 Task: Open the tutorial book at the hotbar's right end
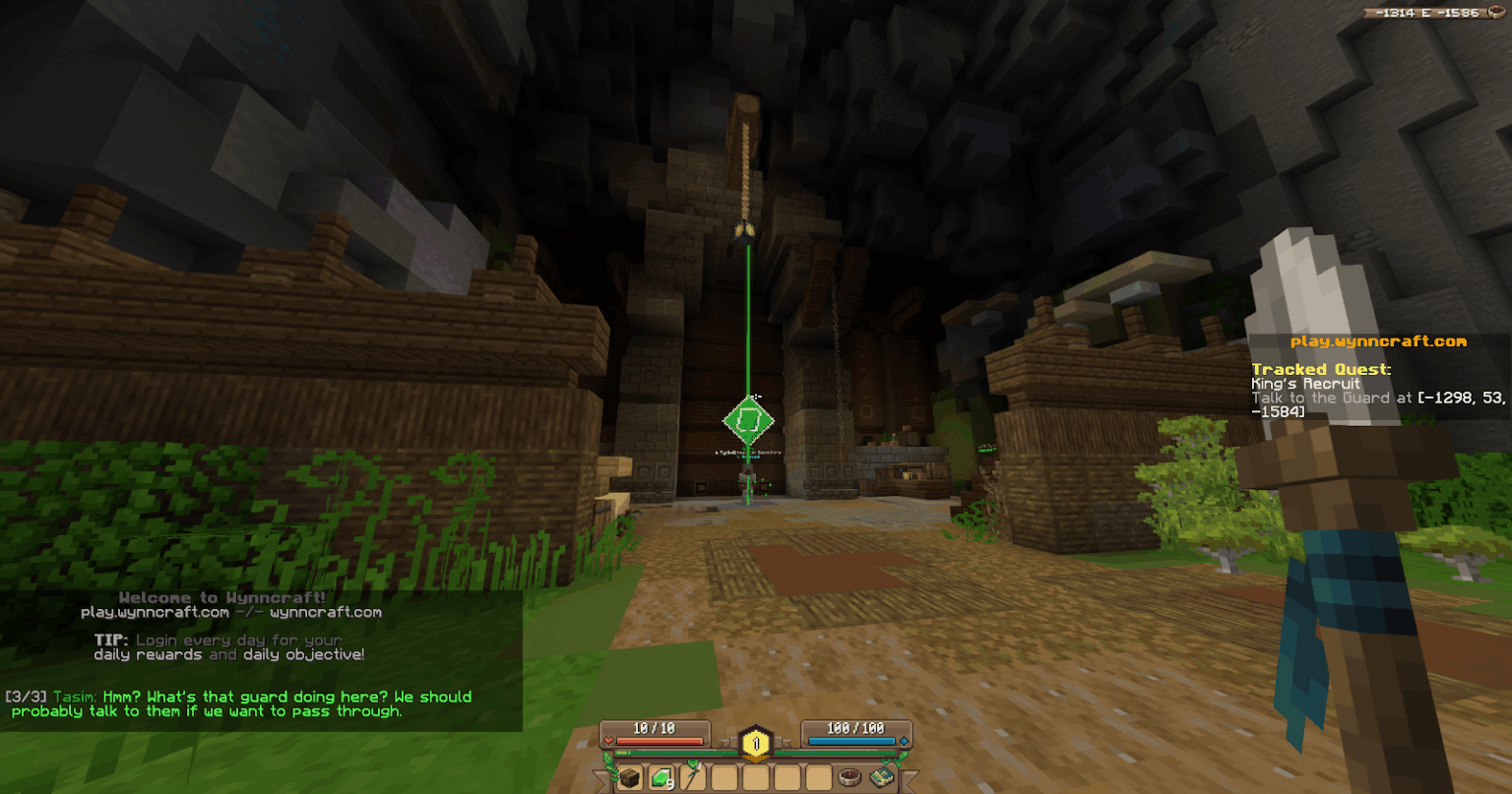[882, 776]
